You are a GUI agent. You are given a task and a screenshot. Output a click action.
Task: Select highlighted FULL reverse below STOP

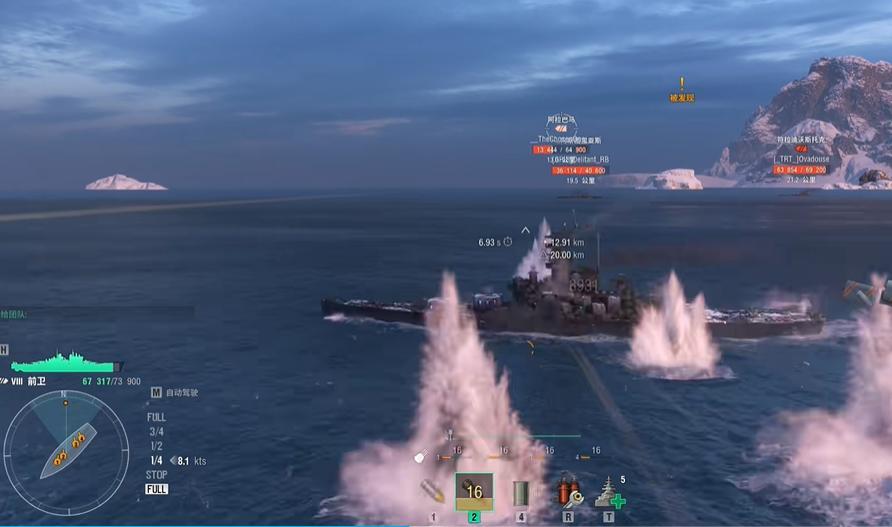click(x=157, y=489)
